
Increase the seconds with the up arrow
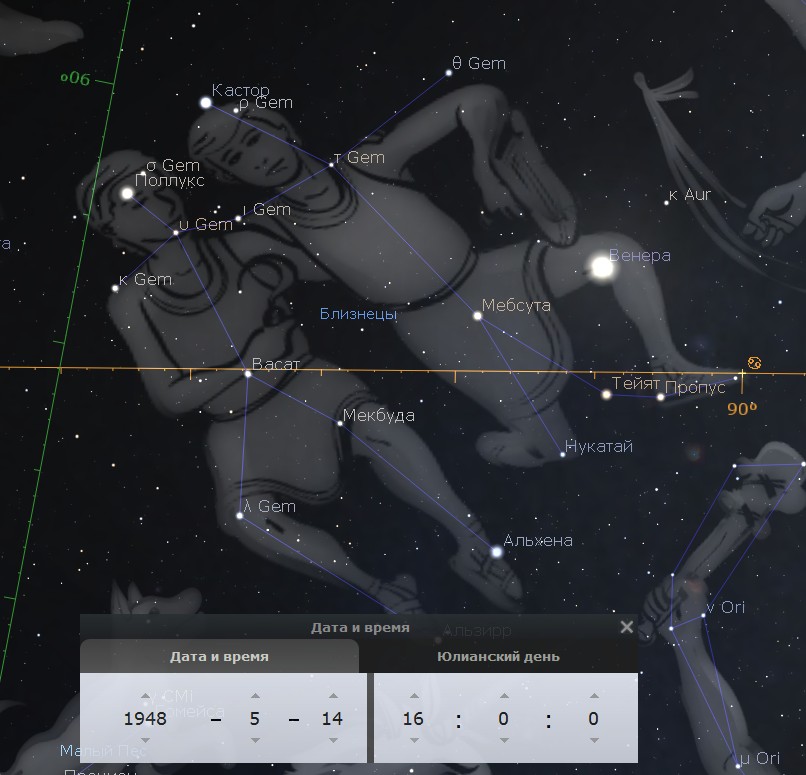pos(594,696)
